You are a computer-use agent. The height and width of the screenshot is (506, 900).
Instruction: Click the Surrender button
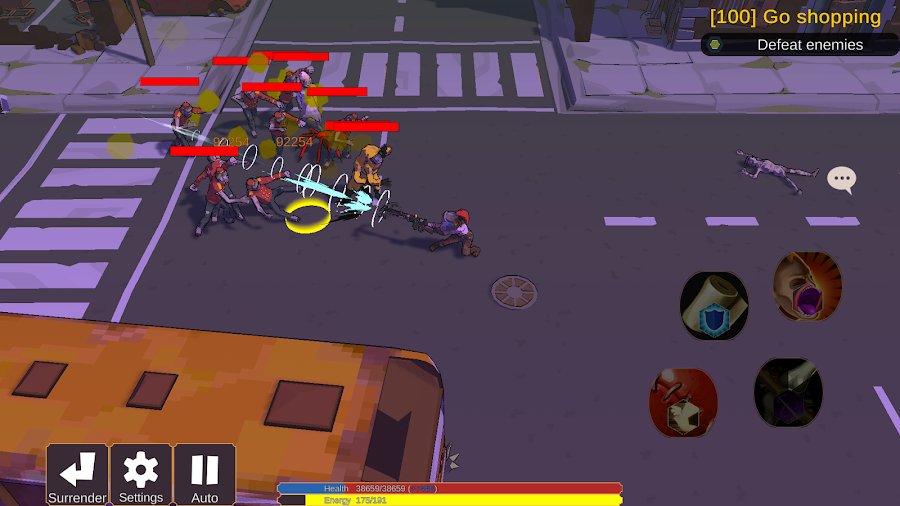(x=77, y=474)
